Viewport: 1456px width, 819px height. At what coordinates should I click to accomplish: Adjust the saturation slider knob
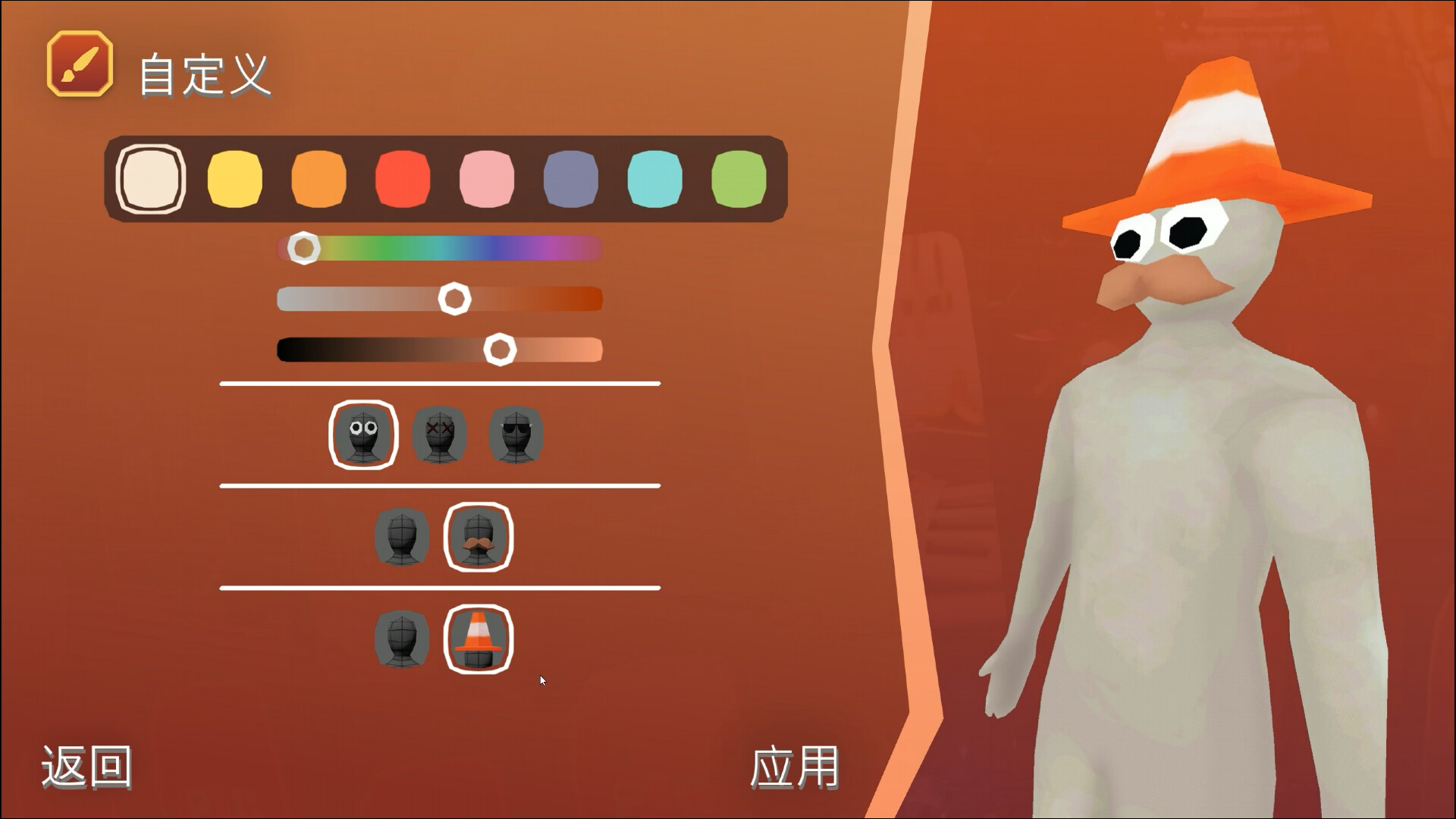coord(454,300)
